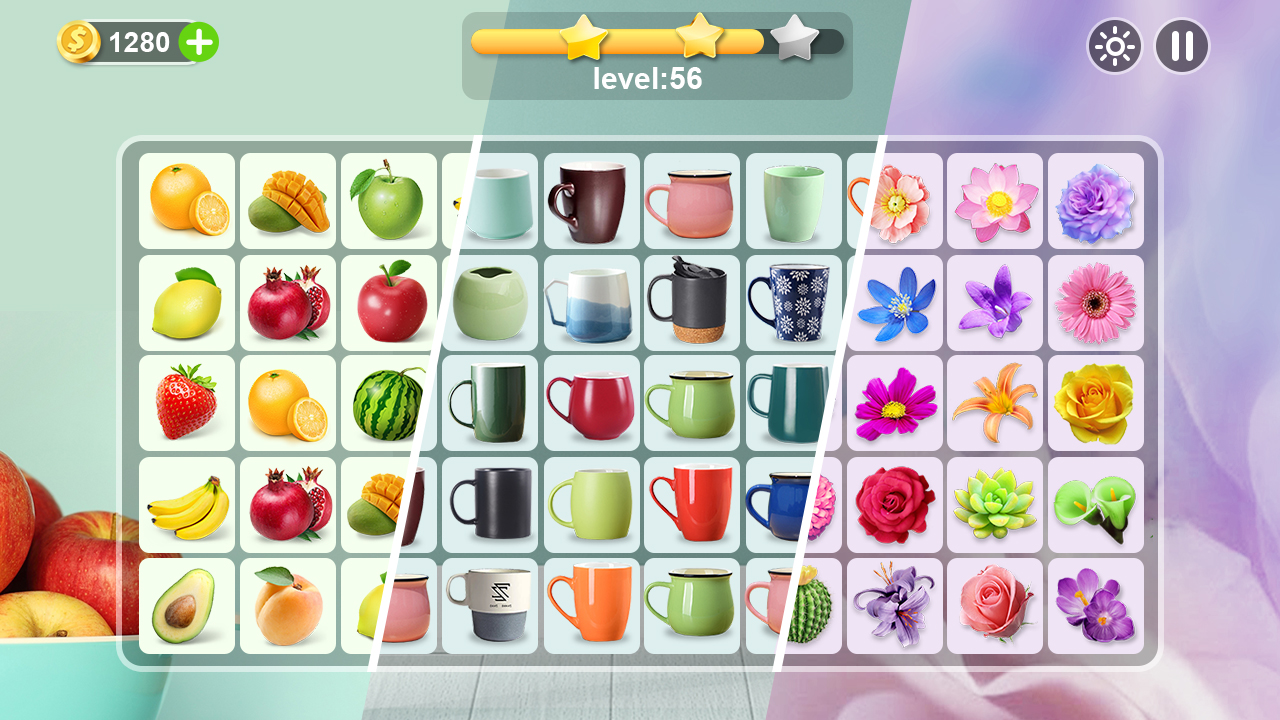The image size is (1280, 720).
Task: Select the banana tile
Action: point(187,504)
